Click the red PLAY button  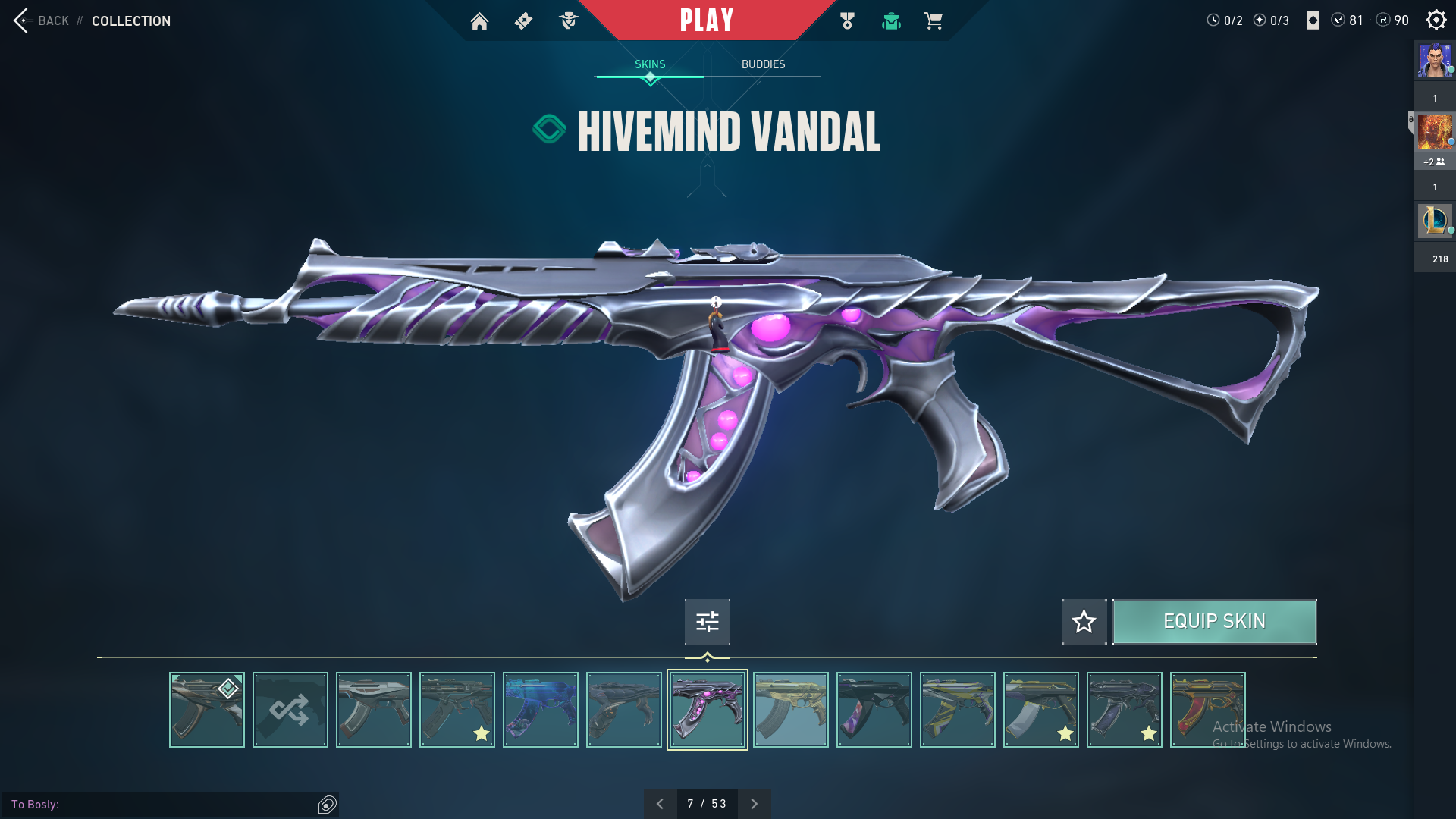(706, 20)
